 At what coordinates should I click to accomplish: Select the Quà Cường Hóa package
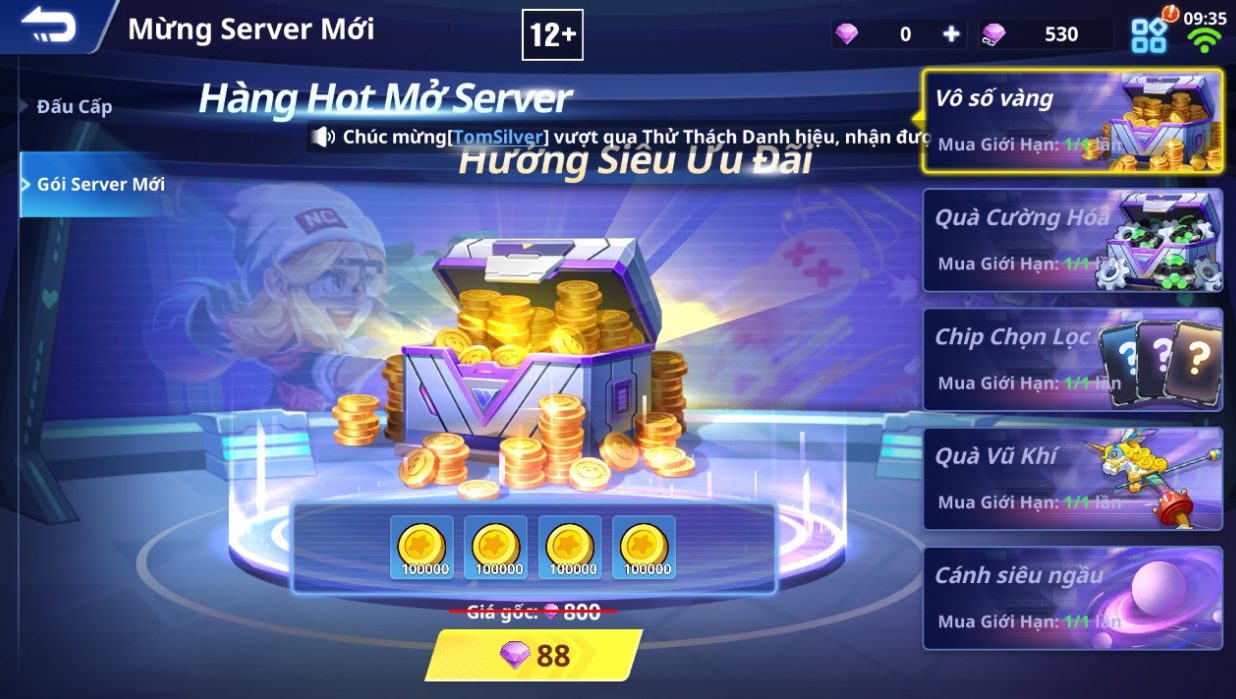pyautogui.click(x=1071, y=240)
